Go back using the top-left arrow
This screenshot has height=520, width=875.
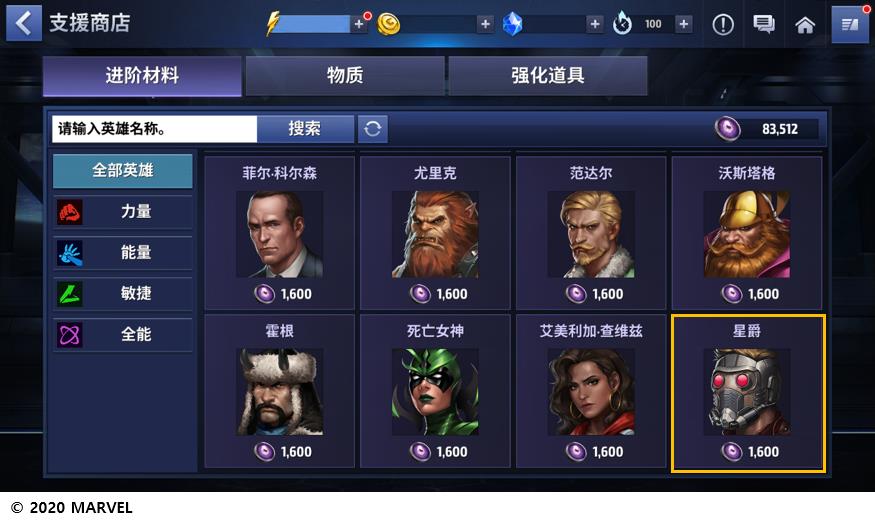(x=23, y=22)
